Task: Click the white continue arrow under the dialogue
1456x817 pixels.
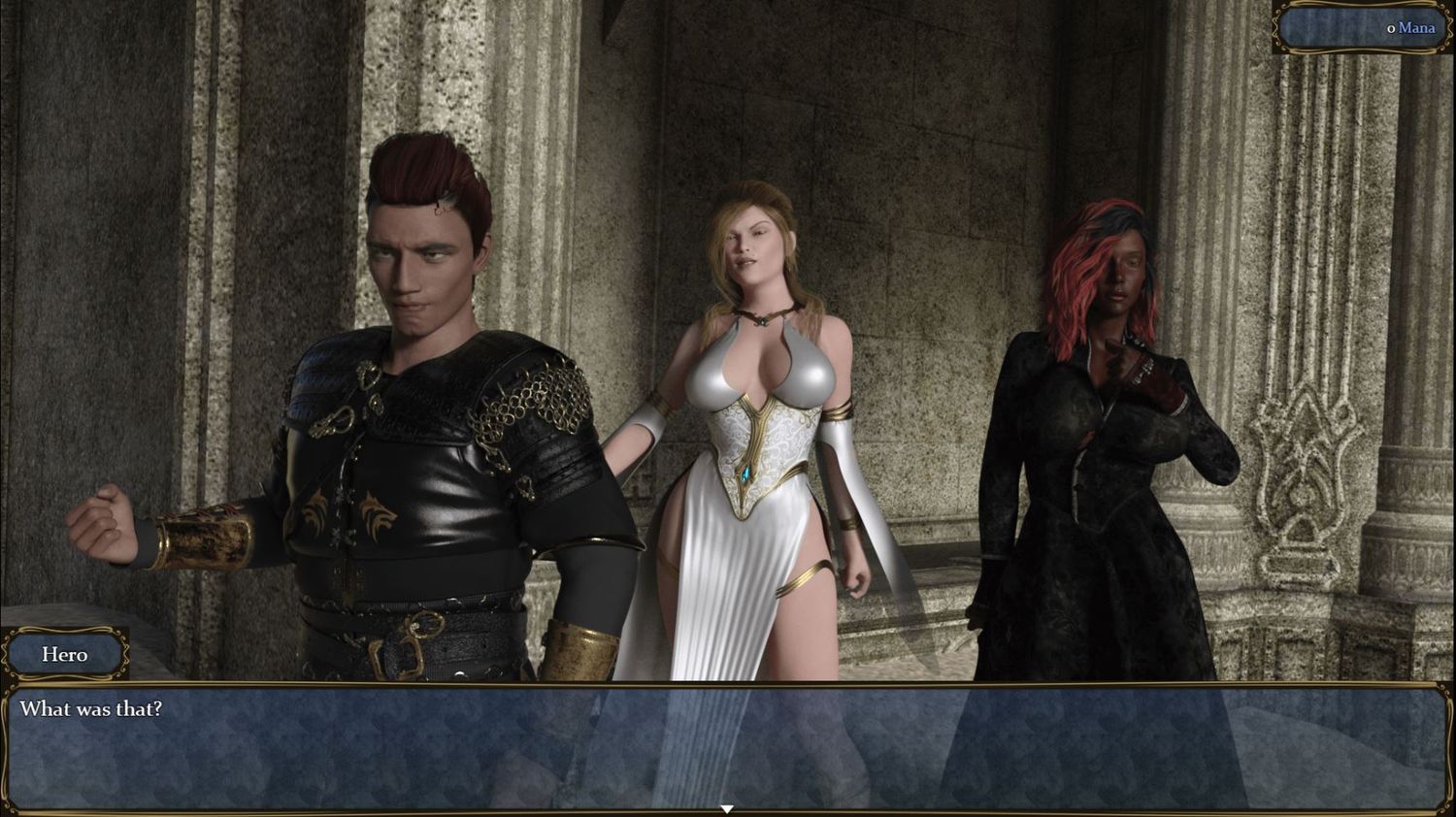Action: [x=726, y=808]
